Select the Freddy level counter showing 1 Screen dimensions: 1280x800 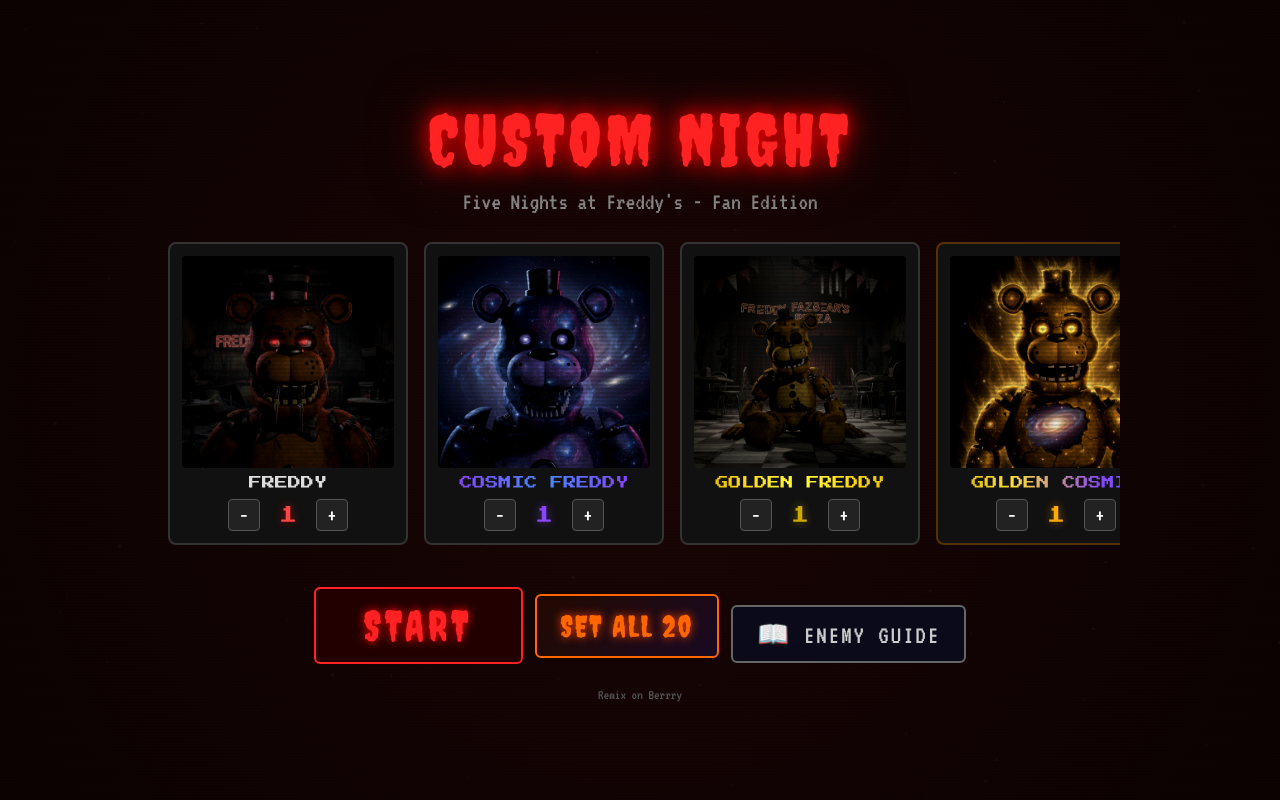point(288,513)
